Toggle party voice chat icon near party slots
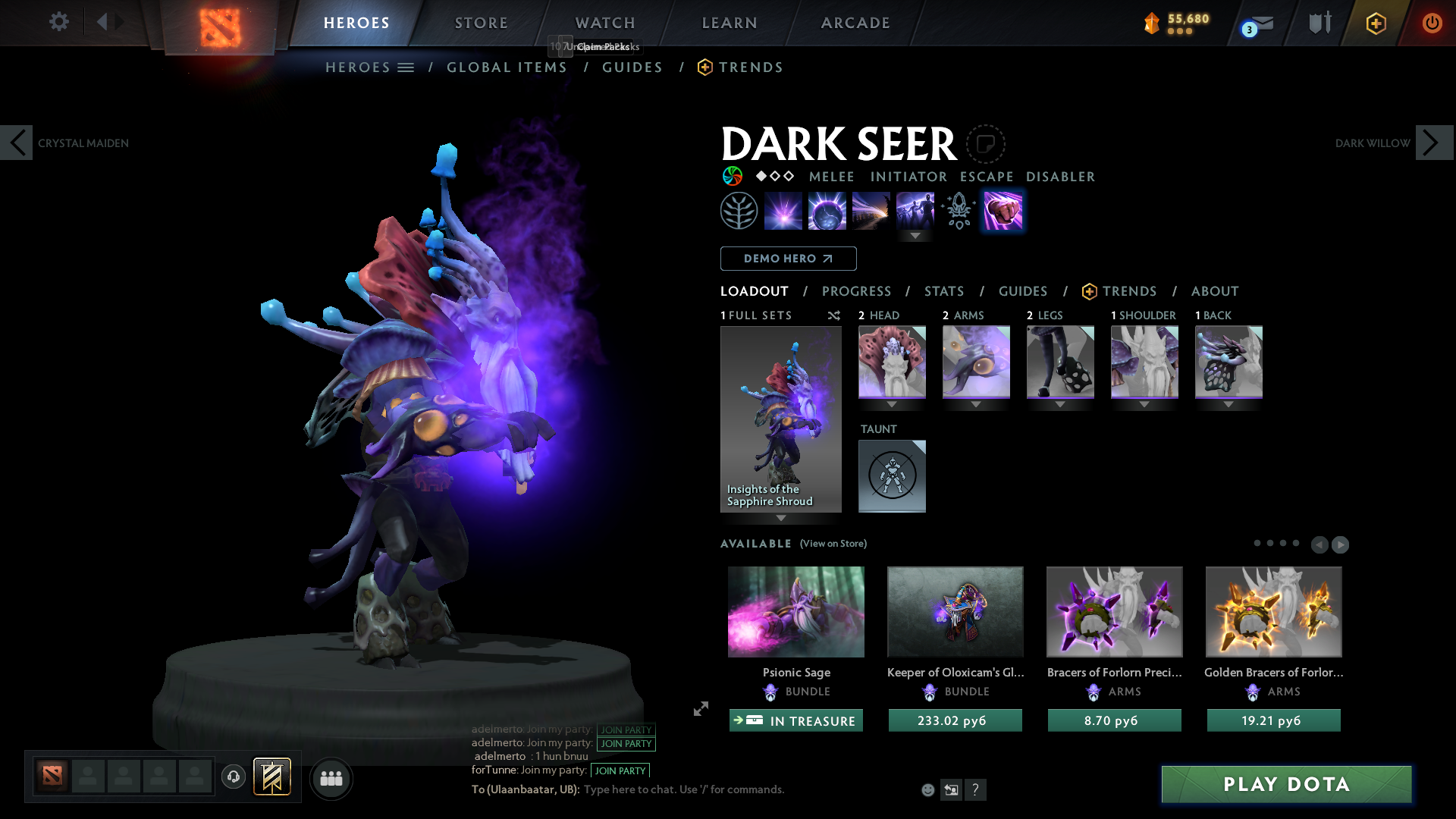1456x819 pixels. [234, 778]
